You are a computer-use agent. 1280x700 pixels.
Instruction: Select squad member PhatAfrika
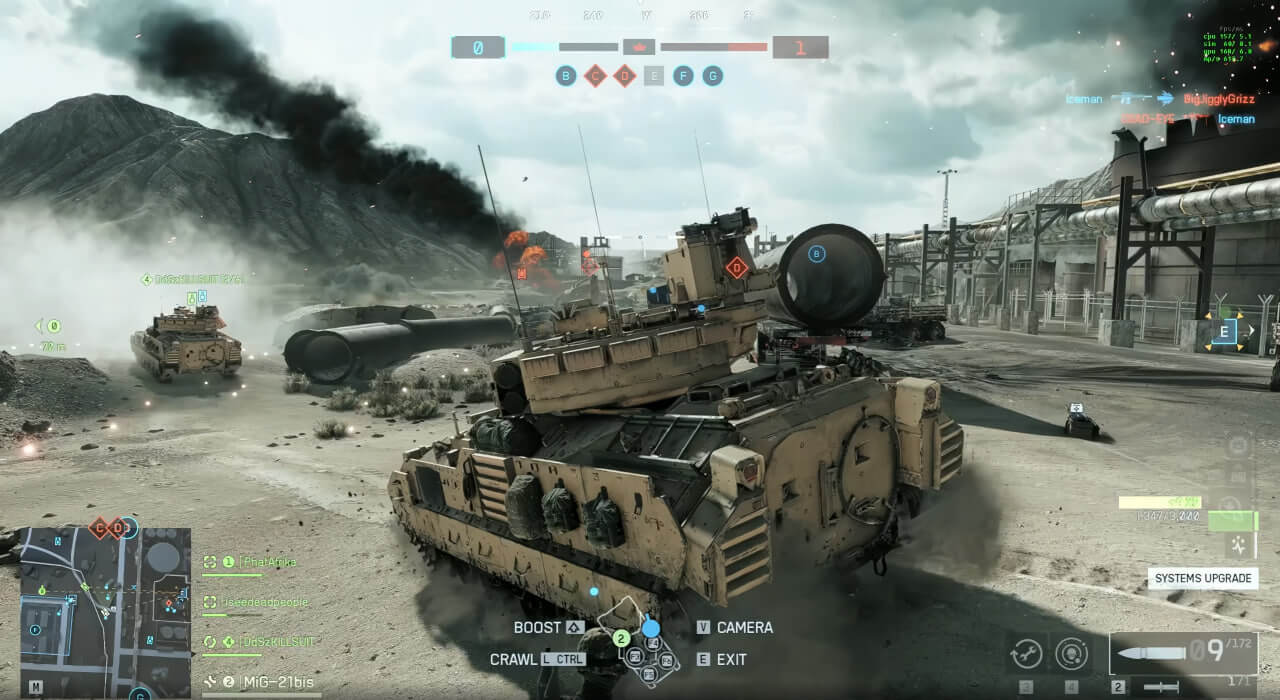[x=256, y=563]
